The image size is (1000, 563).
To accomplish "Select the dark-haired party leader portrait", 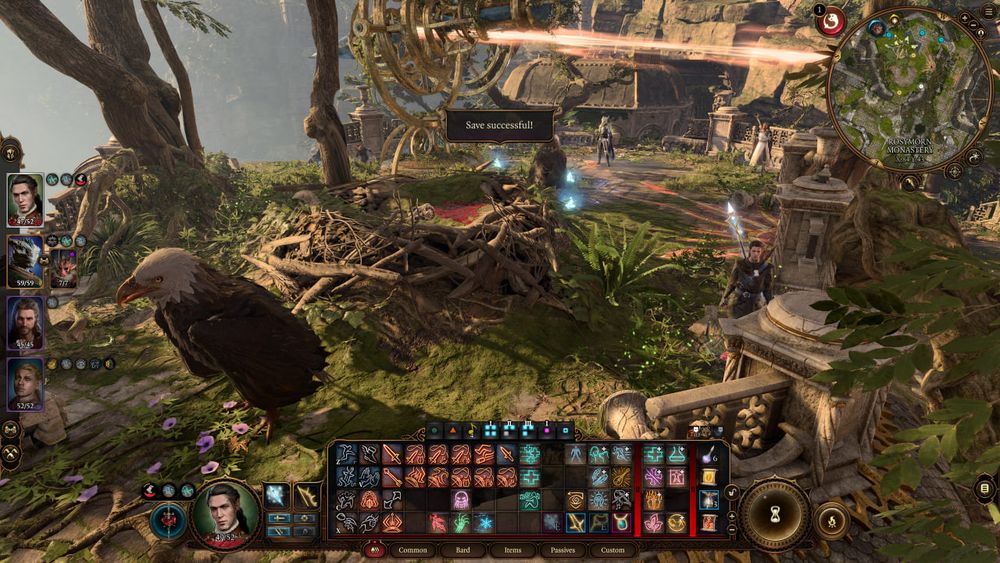I will coord(25,198).
